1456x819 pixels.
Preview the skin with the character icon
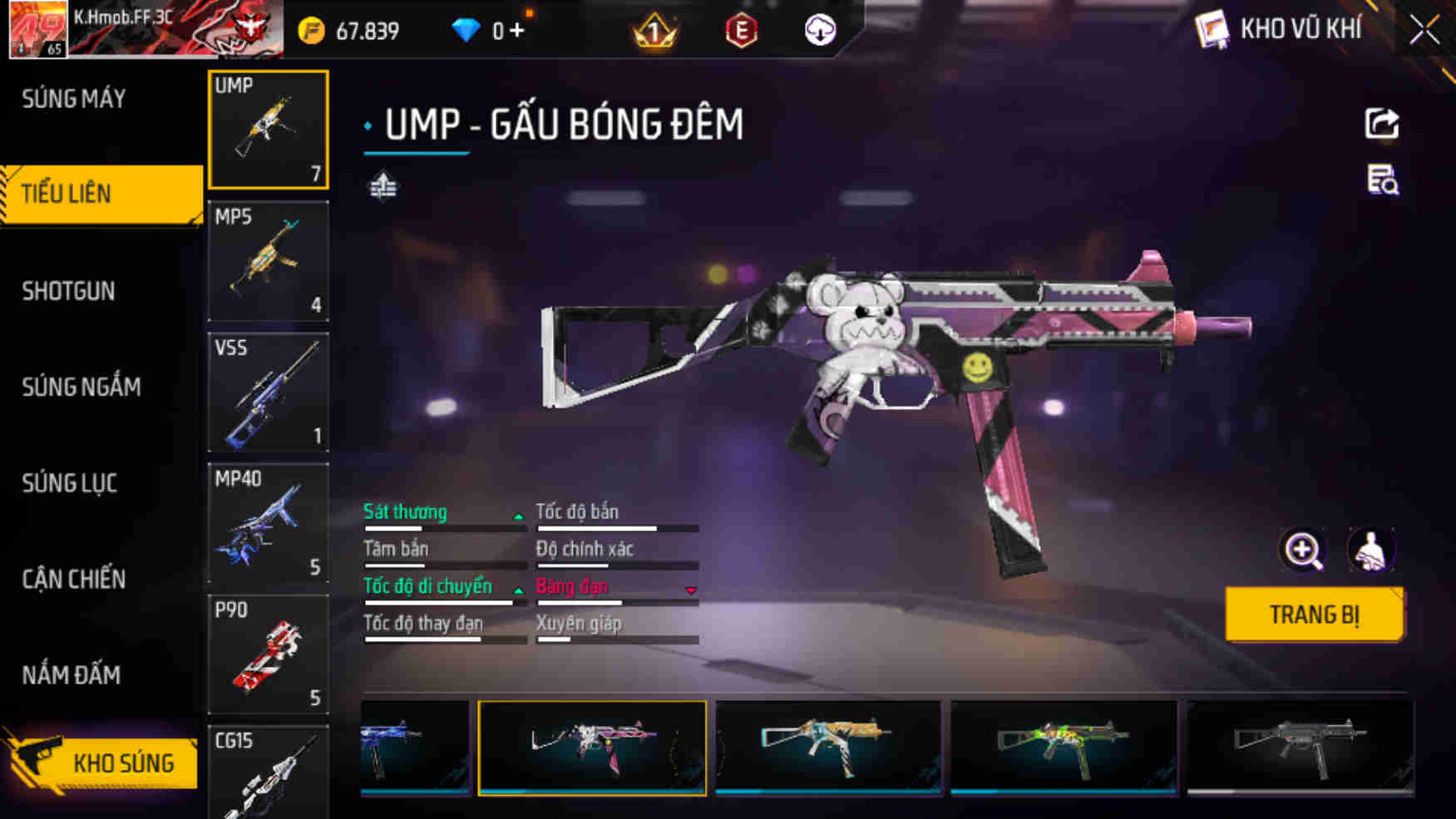(1370, 550)
